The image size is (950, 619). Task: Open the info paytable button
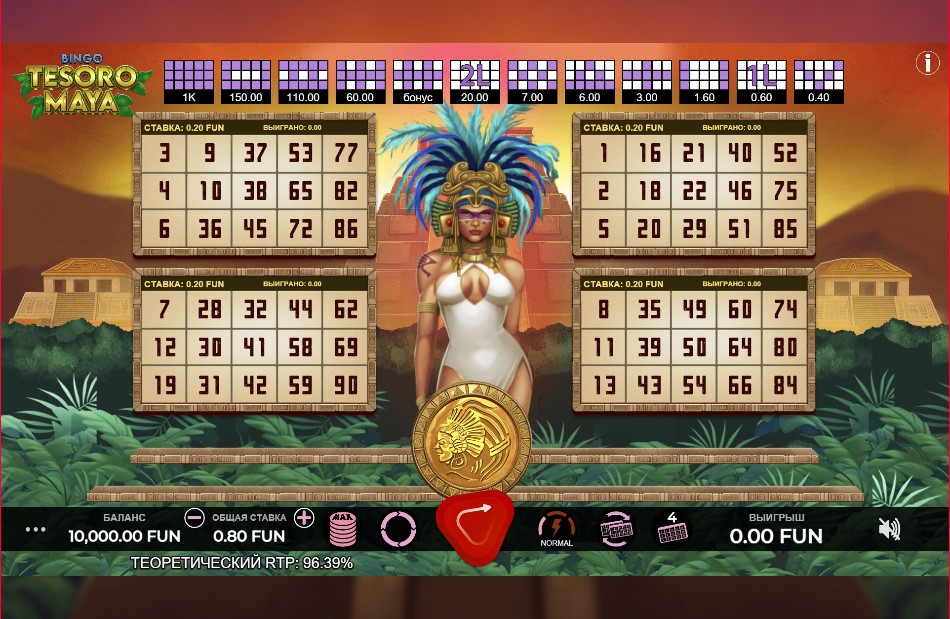tap(927, 63)
